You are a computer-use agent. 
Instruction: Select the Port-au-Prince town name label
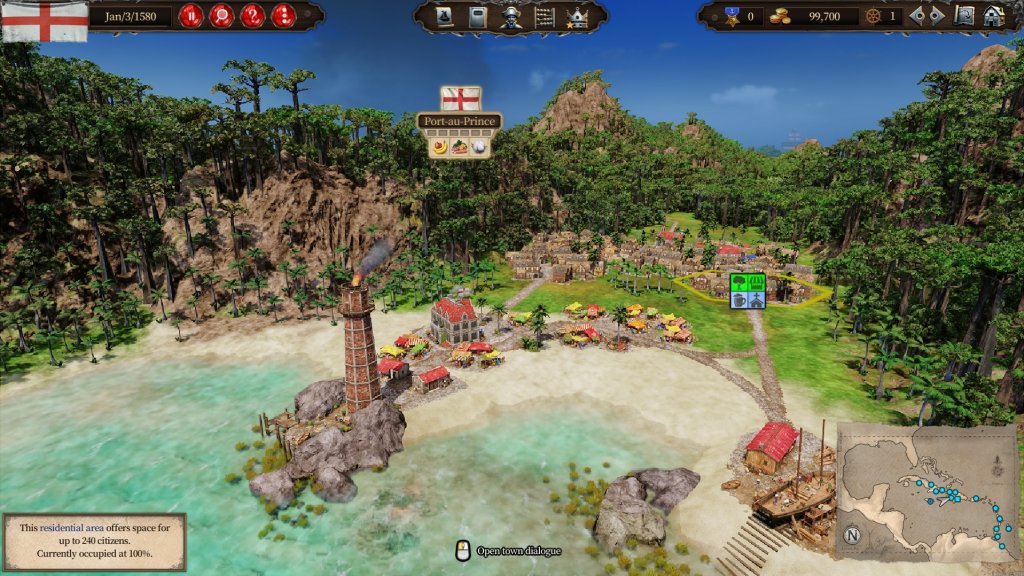pyautogui.click(x=460, y=122)
